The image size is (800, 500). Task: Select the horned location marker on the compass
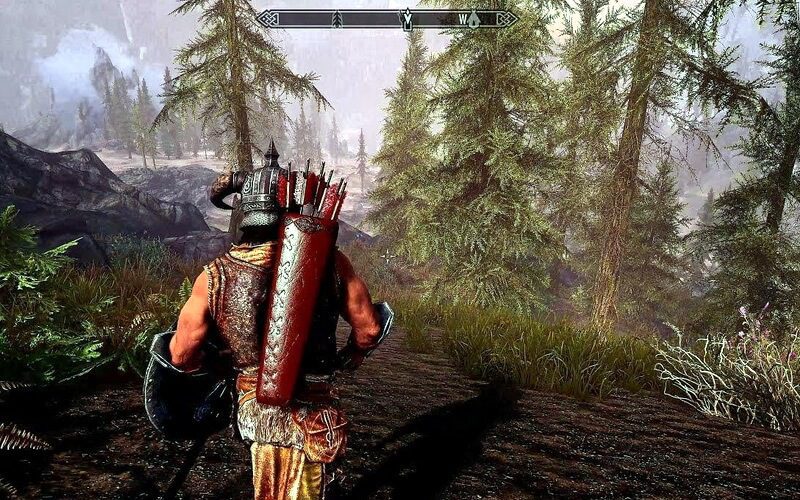407,18
